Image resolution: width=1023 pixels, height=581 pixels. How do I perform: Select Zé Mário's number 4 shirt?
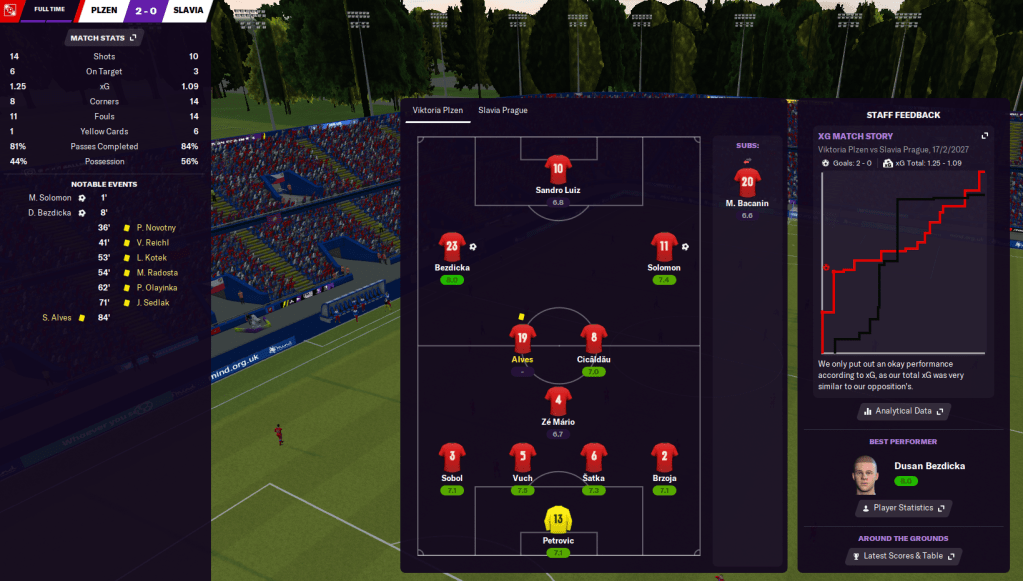pos(558,401)
